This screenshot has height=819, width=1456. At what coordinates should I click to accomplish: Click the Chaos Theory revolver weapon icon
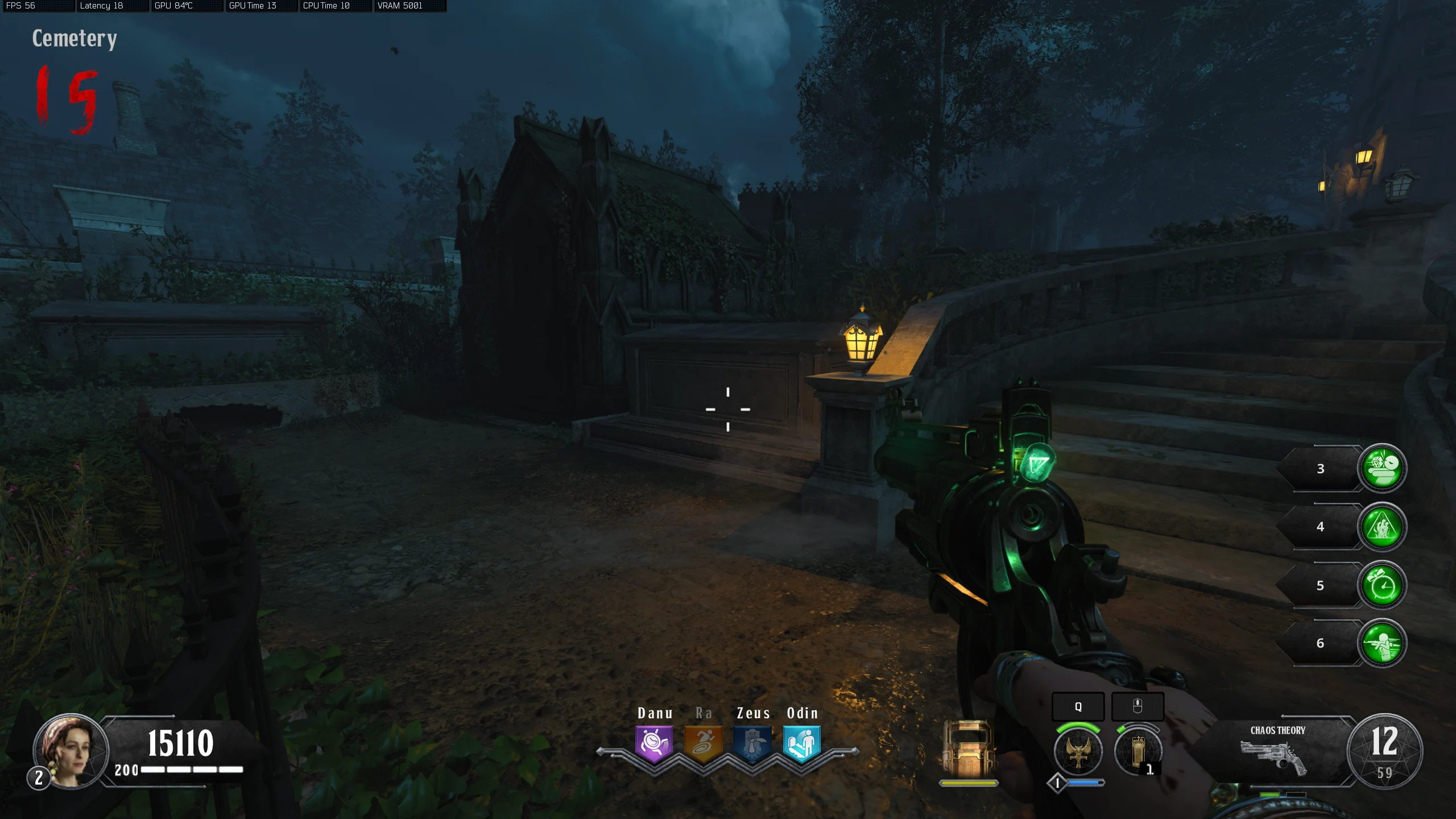pyautogui.click(x=1274, y=758)
